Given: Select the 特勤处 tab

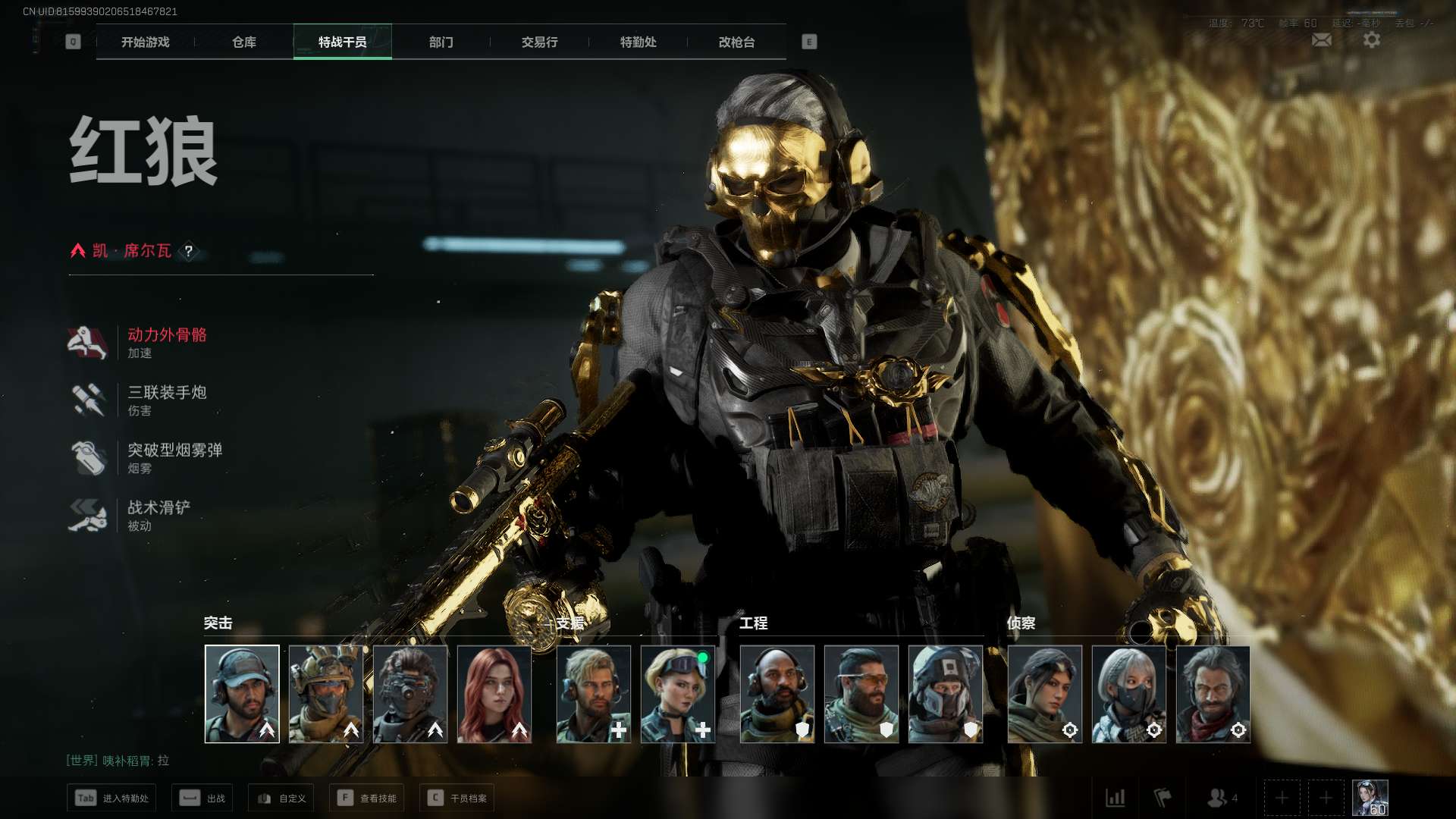Looking at the screenshot, I should [x=638, y=42].
